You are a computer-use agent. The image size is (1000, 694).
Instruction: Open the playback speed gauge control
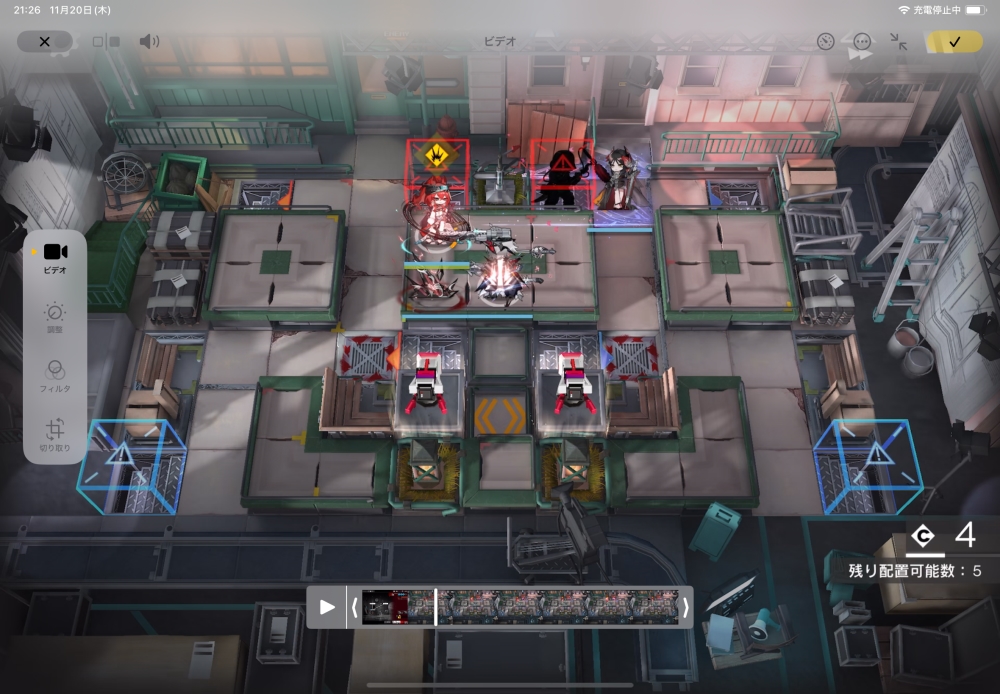(x=825, y=42)
